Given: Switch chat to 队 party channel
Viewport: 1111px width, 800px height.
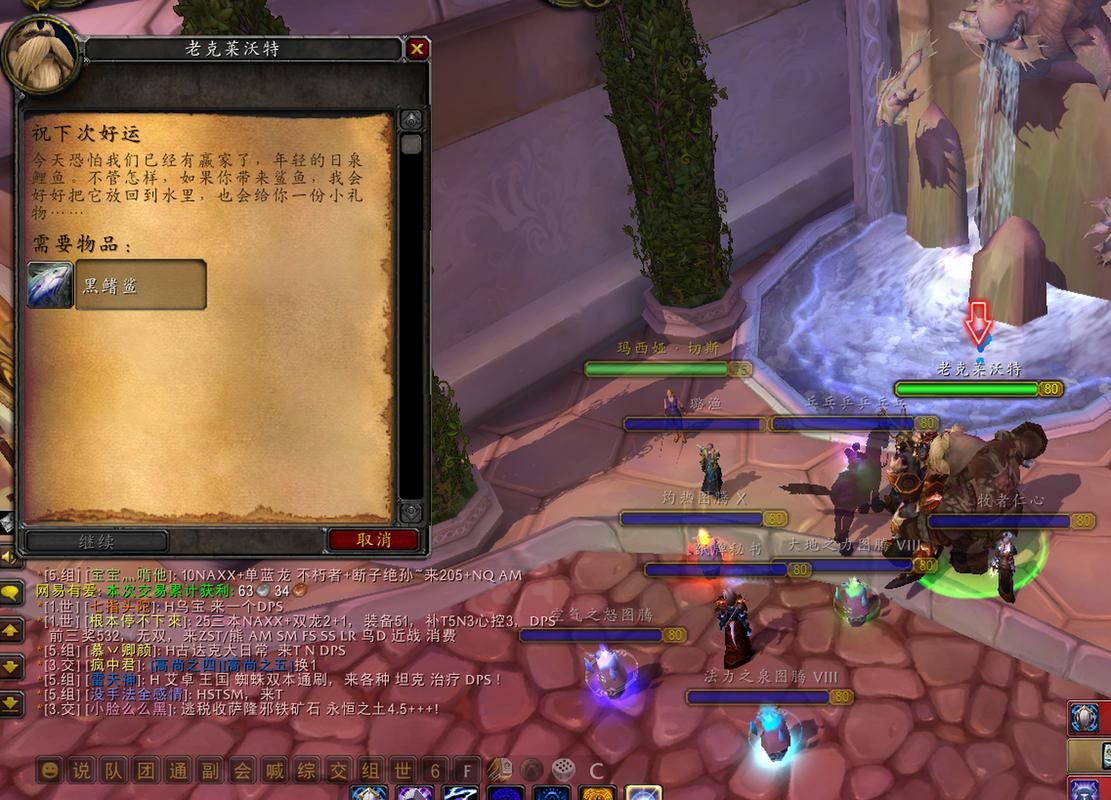Looking at the screenshot, I should 113,771.
